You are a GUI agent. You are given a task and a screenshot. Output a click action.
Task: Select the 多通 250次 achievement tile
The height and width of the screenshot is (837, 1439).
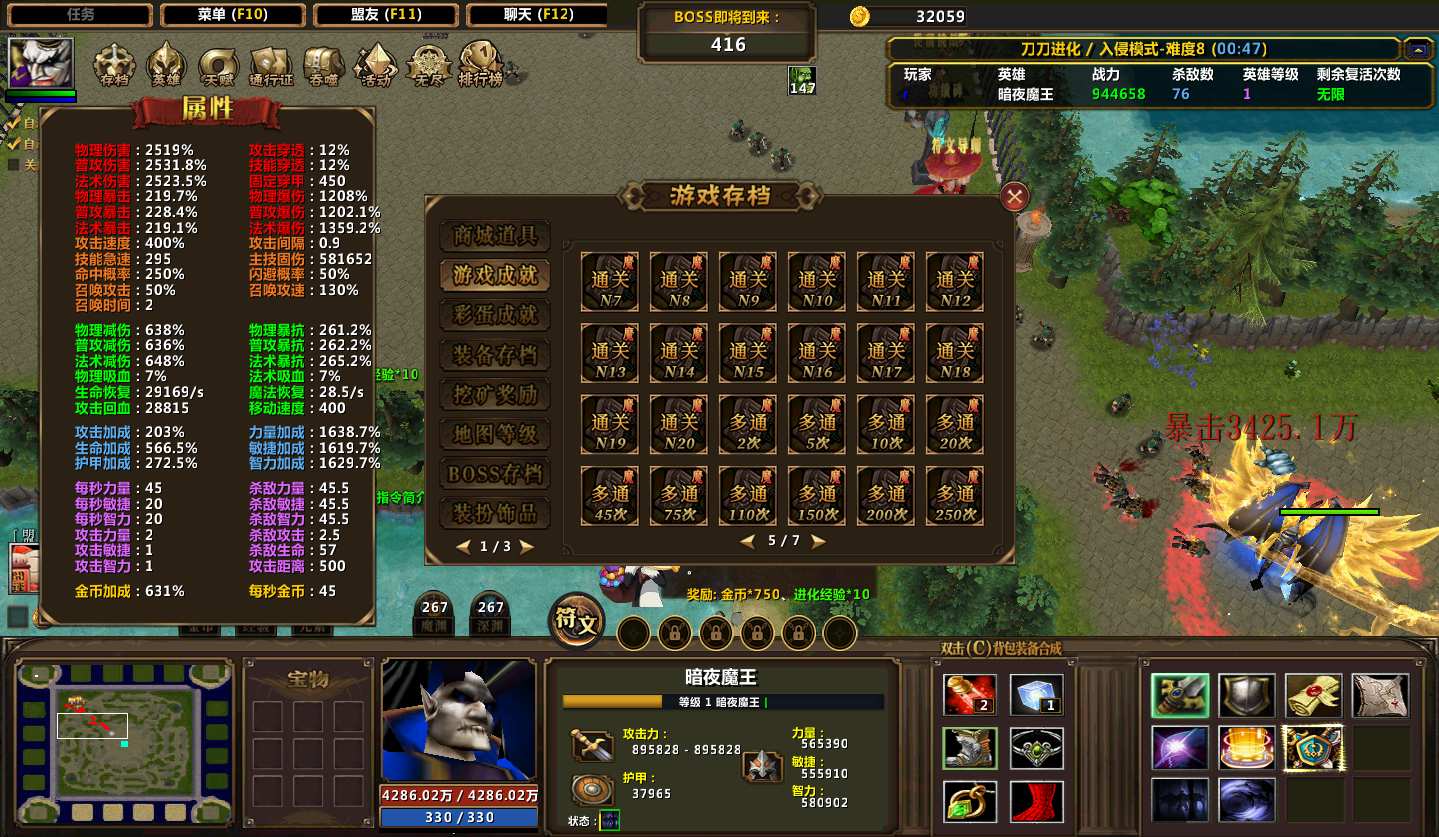click(x=955, y=496)
